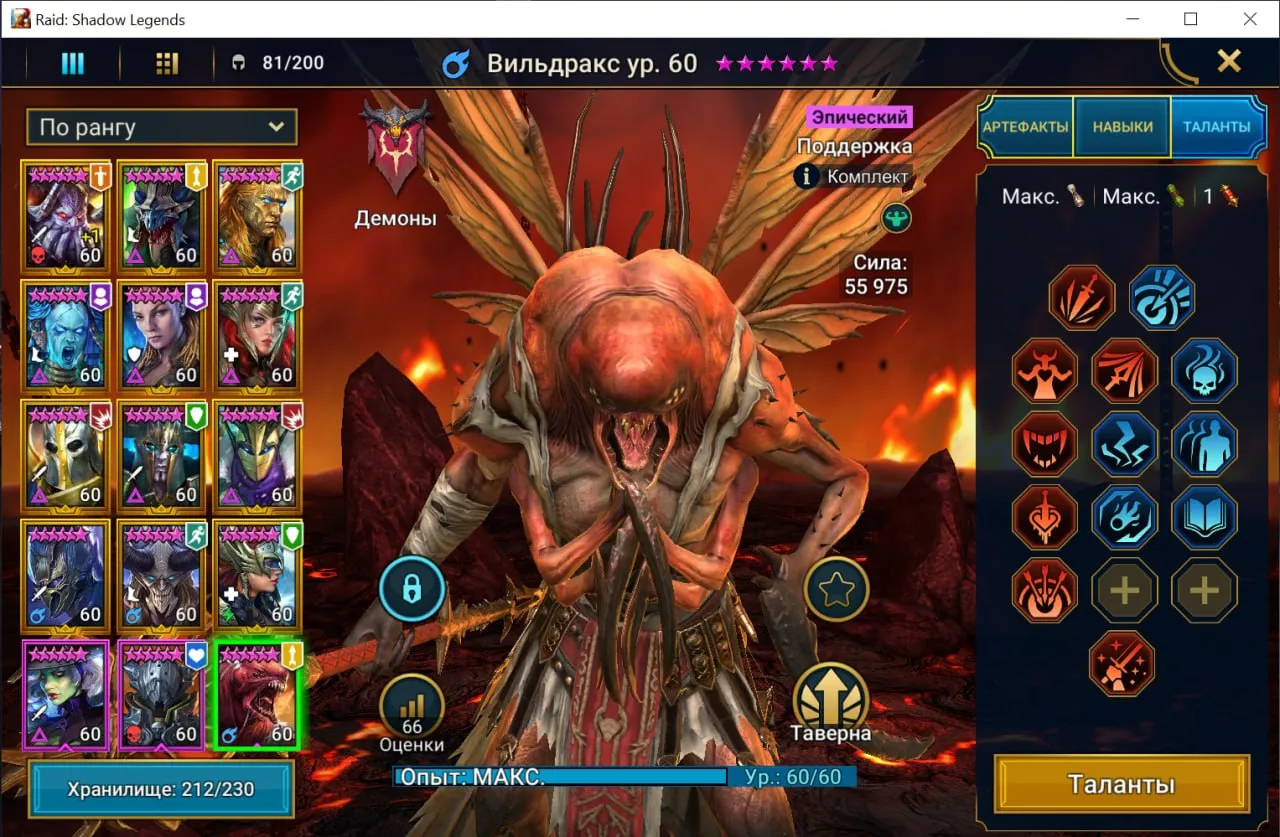
Task: Switch to the Навыки tab
Action: (1122, 127)
